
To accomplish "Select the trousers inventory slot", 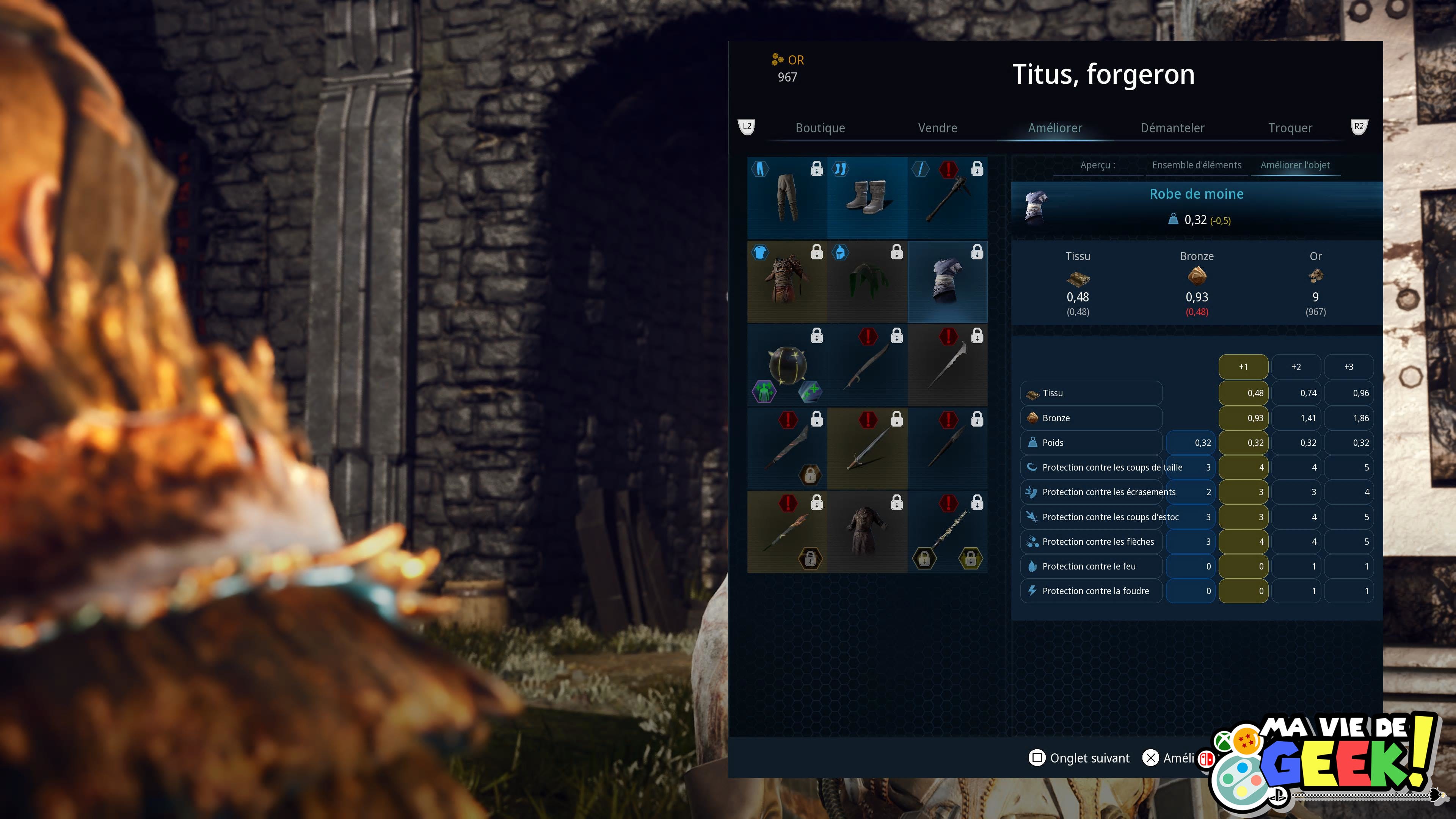I will (x=787, y=198).
